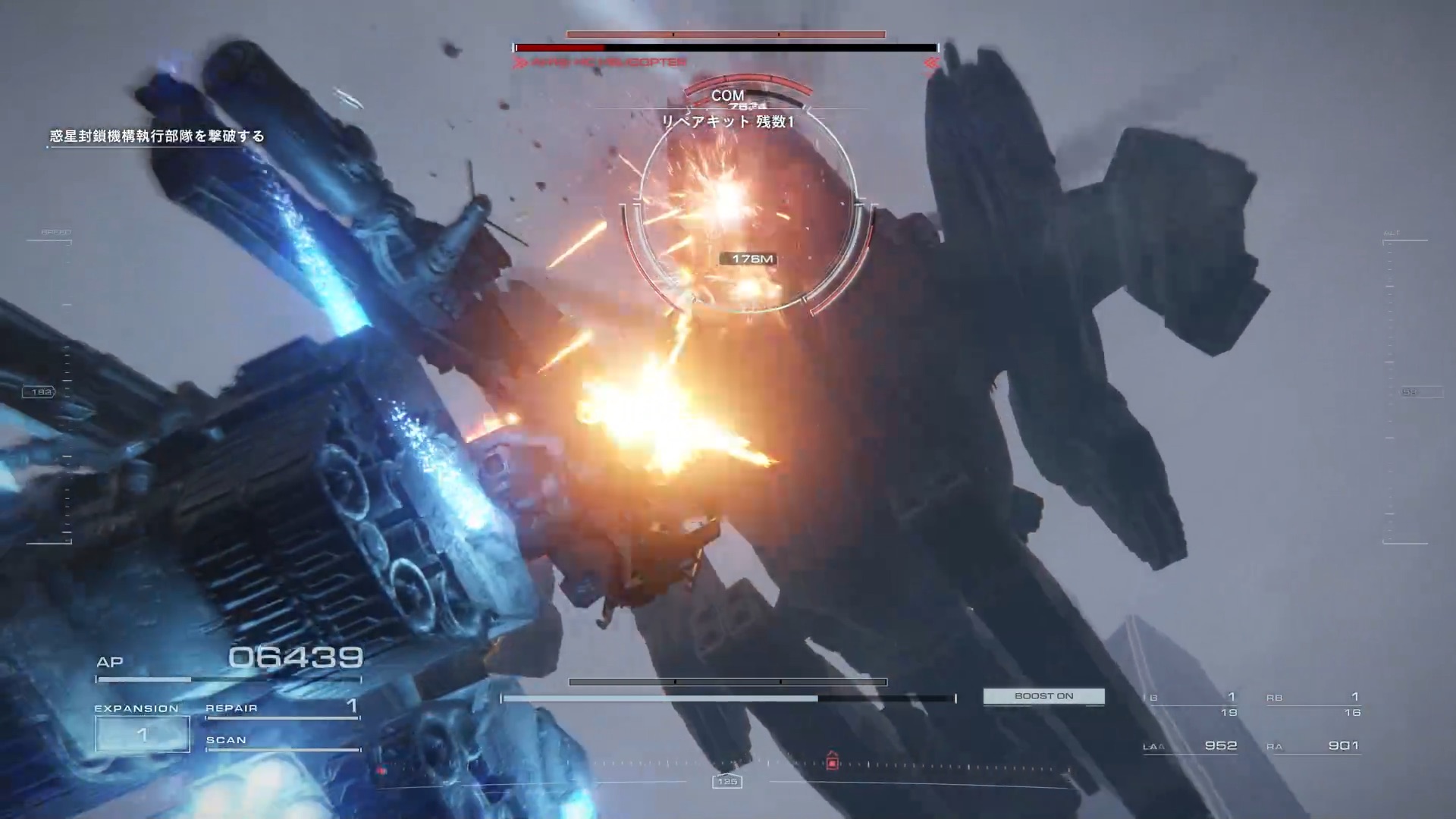Select the COM lock-on indicator

tap(726, 96)
